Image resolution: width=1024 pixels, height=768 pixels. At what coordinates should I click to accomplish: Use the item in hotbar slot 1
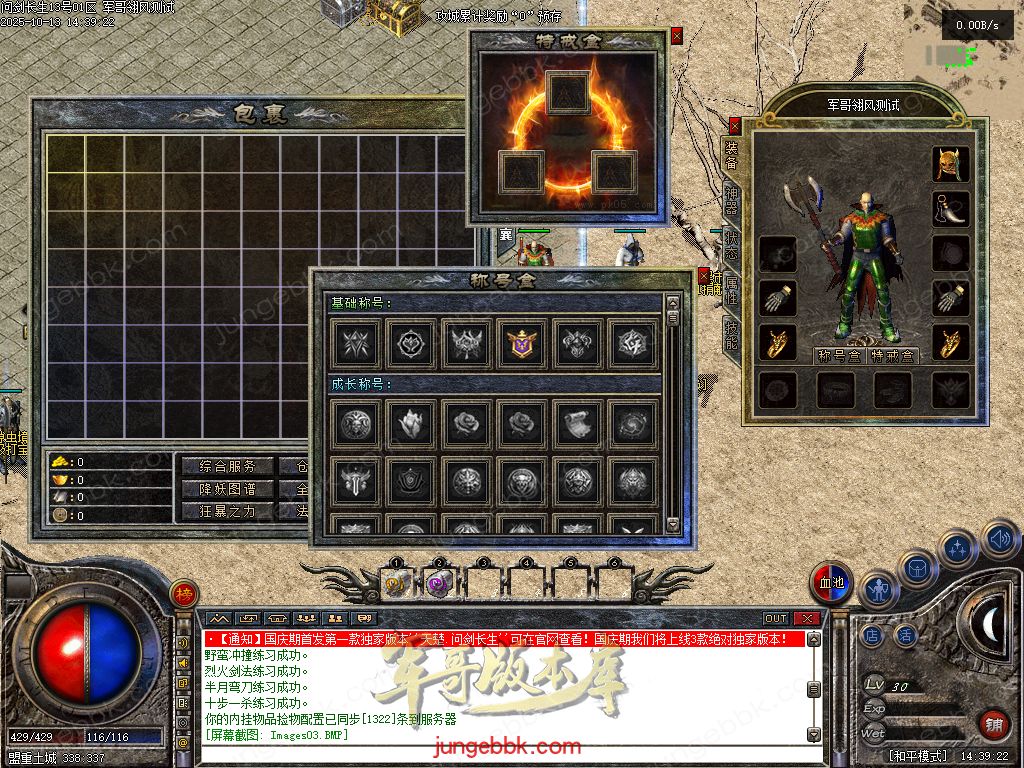(x=397, y=584)
